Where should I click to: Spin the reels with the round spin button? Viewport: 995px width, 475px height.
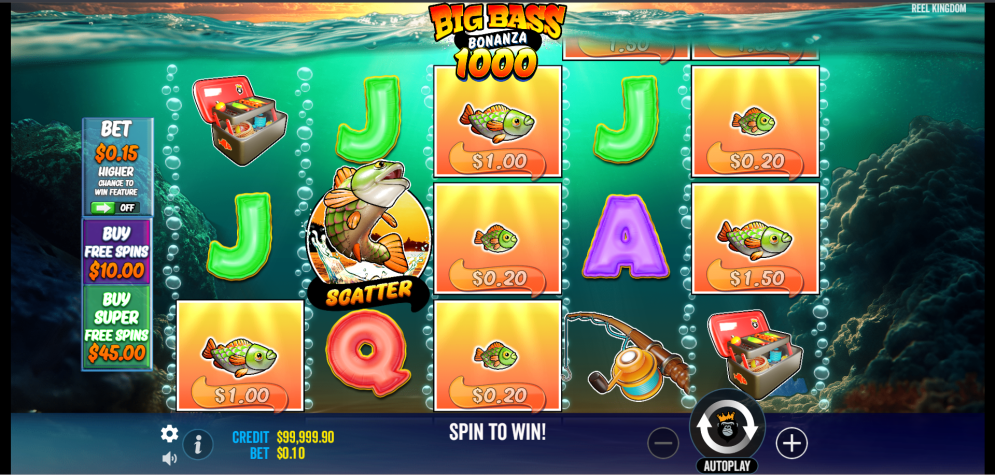727,427
